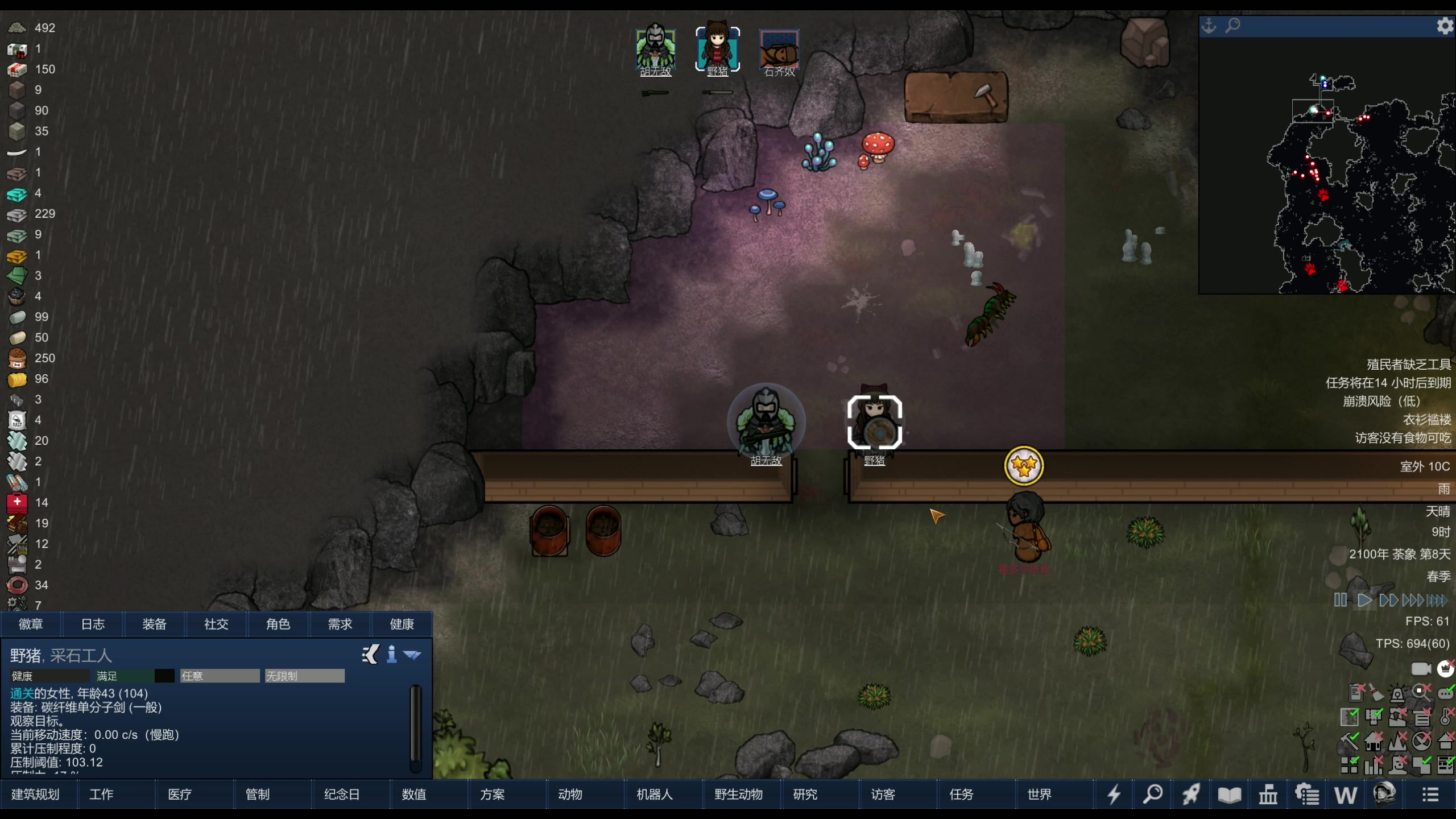Pause the game with the pause button
1456x819 pixels.
[1340, 600]
